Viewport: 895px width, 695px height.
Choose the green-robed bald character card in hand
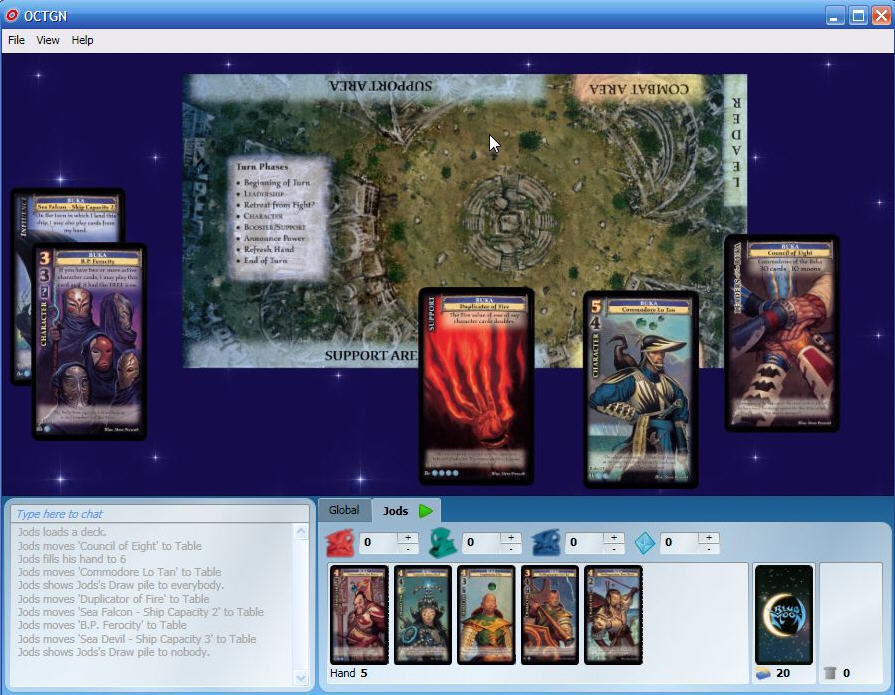486,615
